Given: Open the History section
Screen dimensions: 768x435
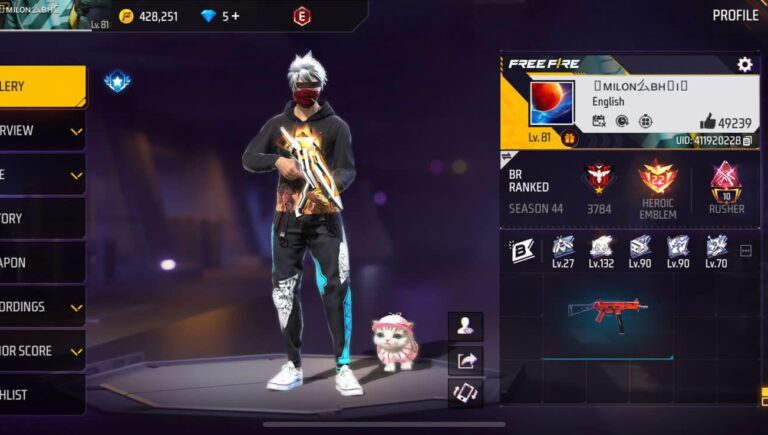Looking at the screenshot, I should pos(42,218).
